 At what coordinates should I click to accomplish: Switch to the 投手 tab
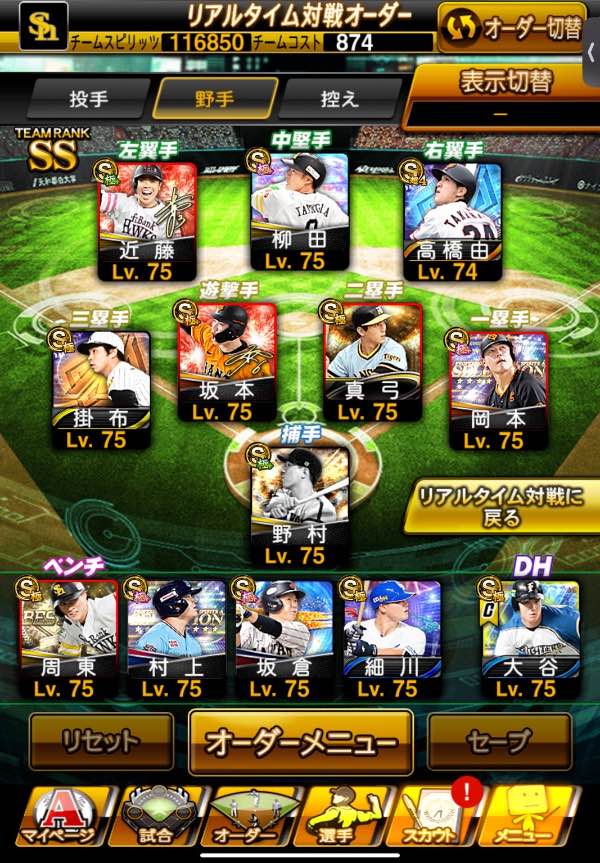(88, 100)
